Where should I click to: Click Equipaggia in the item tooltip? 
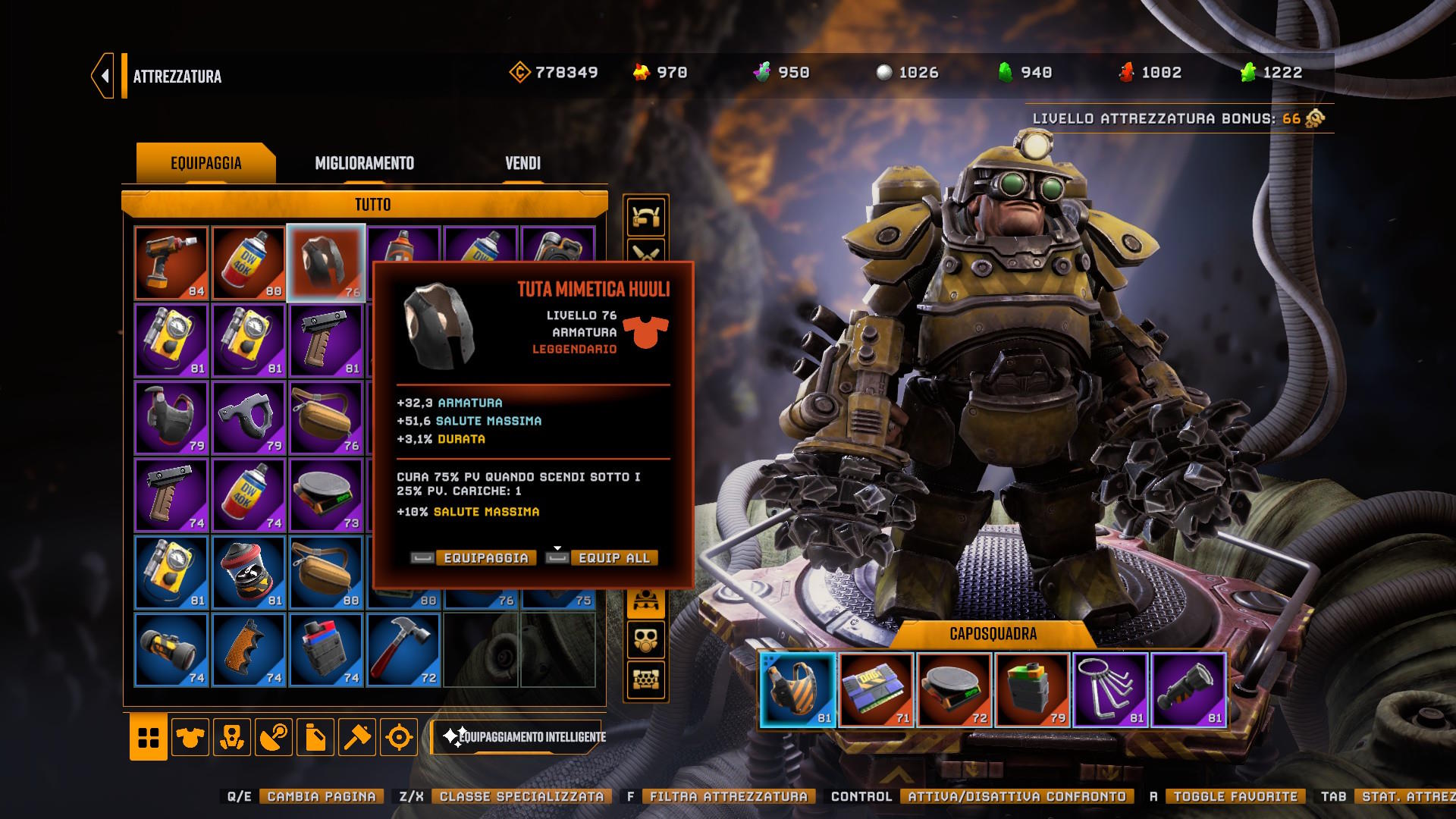tap(485, 558)
